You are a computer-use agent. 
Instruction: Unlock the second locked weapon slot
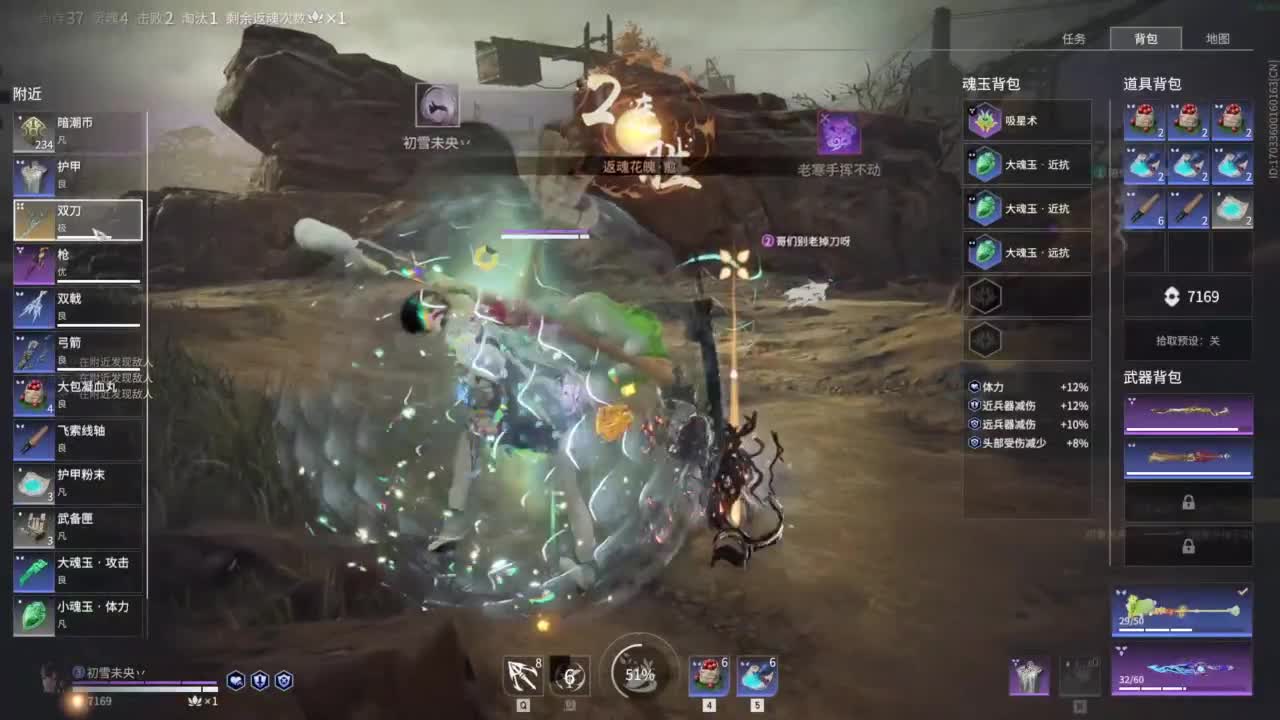[1188, 546]
